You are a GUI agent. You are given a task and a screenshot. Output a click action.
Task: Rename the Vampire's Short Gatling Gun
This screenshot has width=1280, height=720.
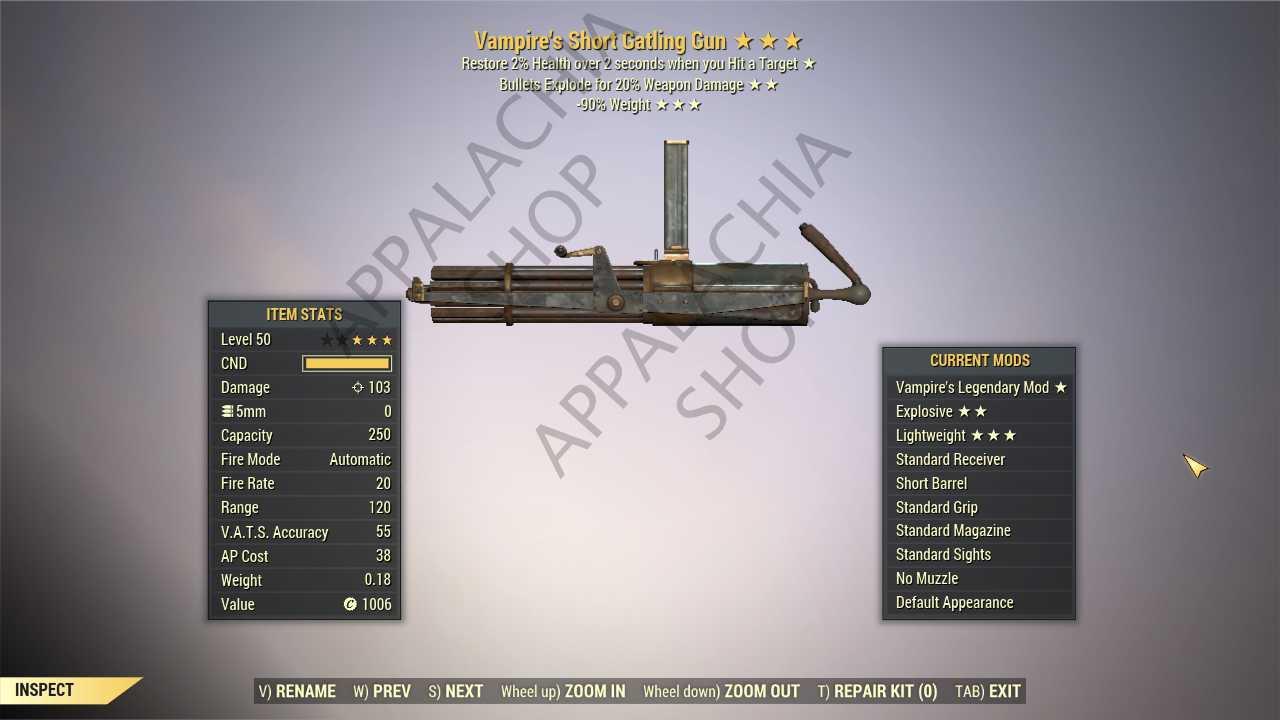297,691
